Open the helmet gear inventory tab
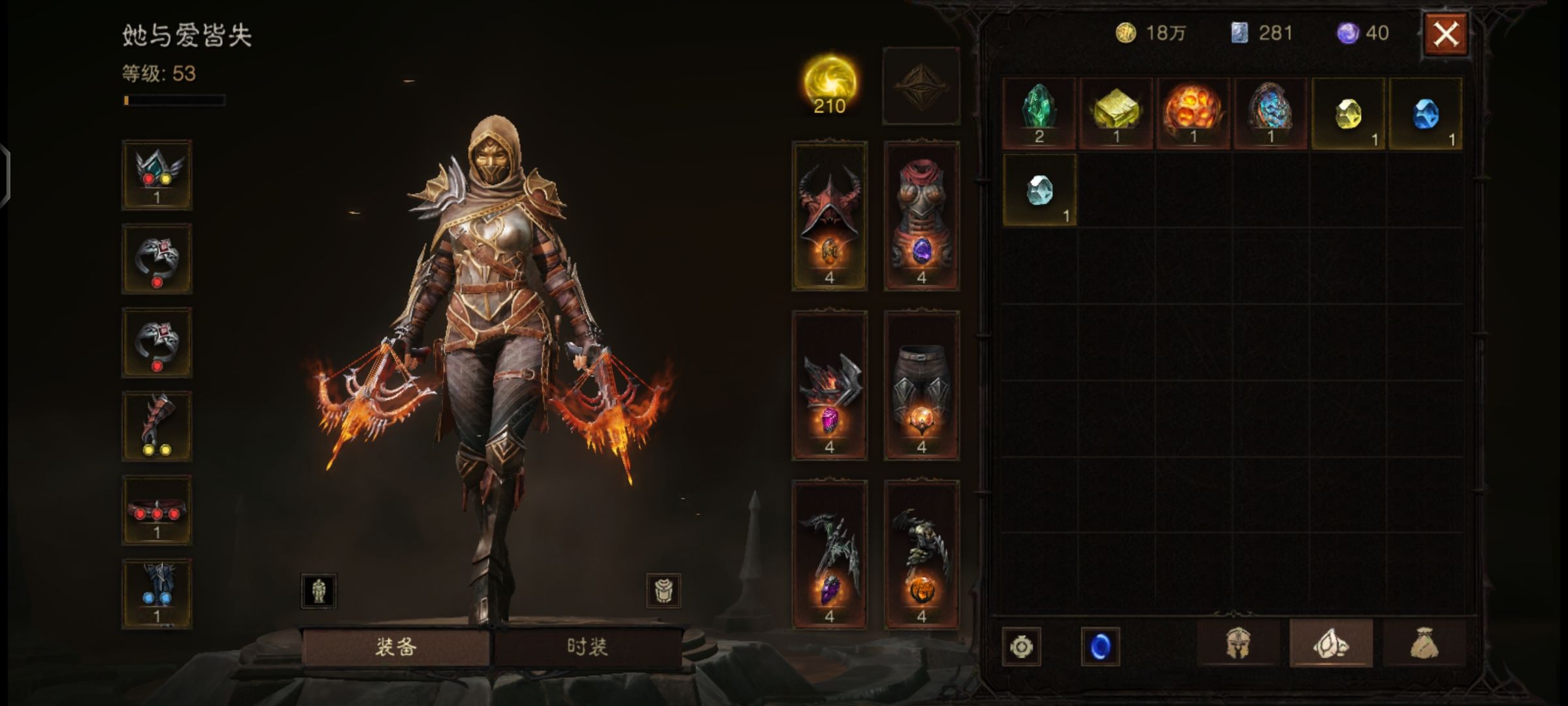 coord(1238,645)
